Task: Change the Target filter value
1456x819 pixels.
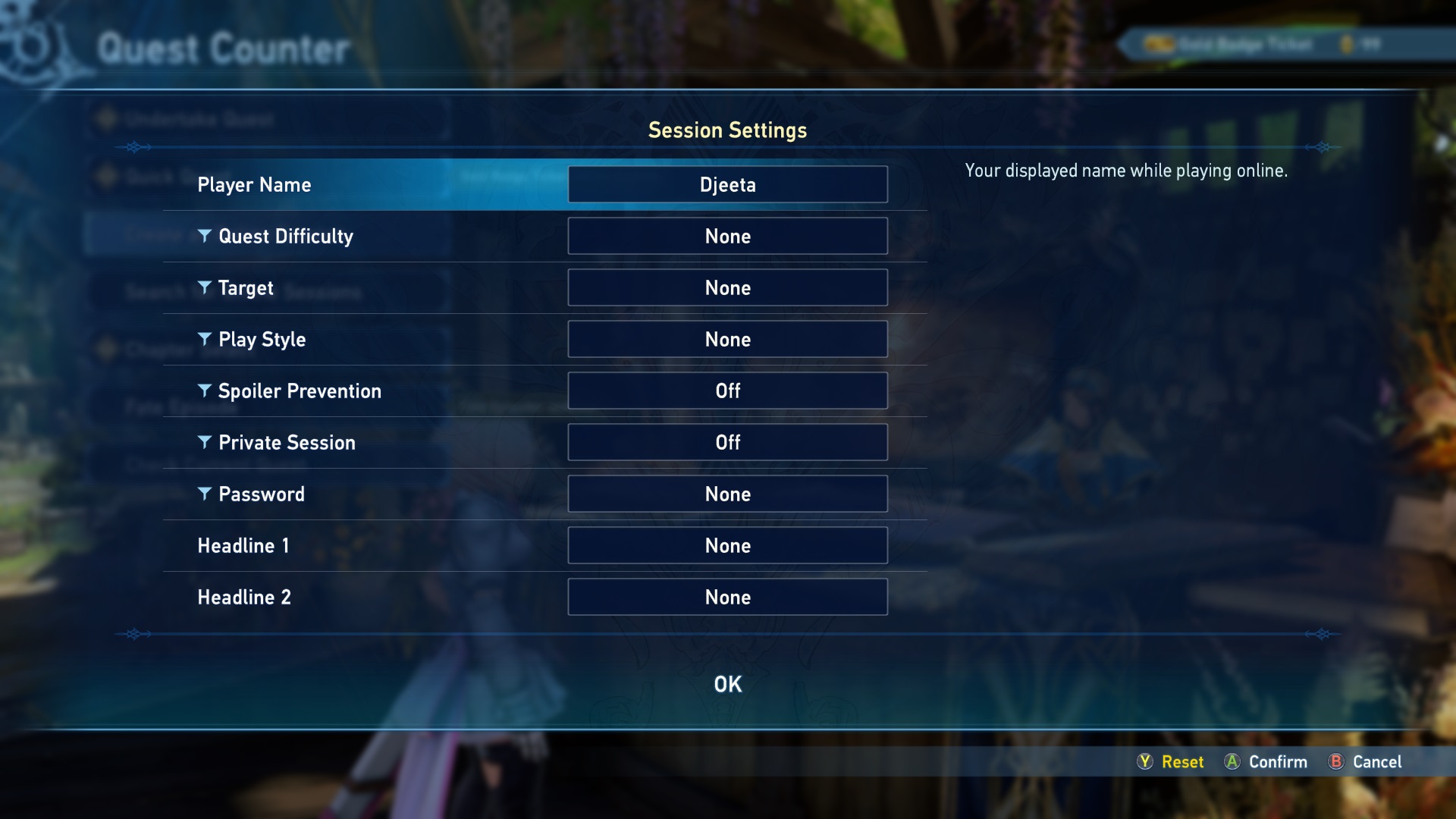Action: click(727, 287)
